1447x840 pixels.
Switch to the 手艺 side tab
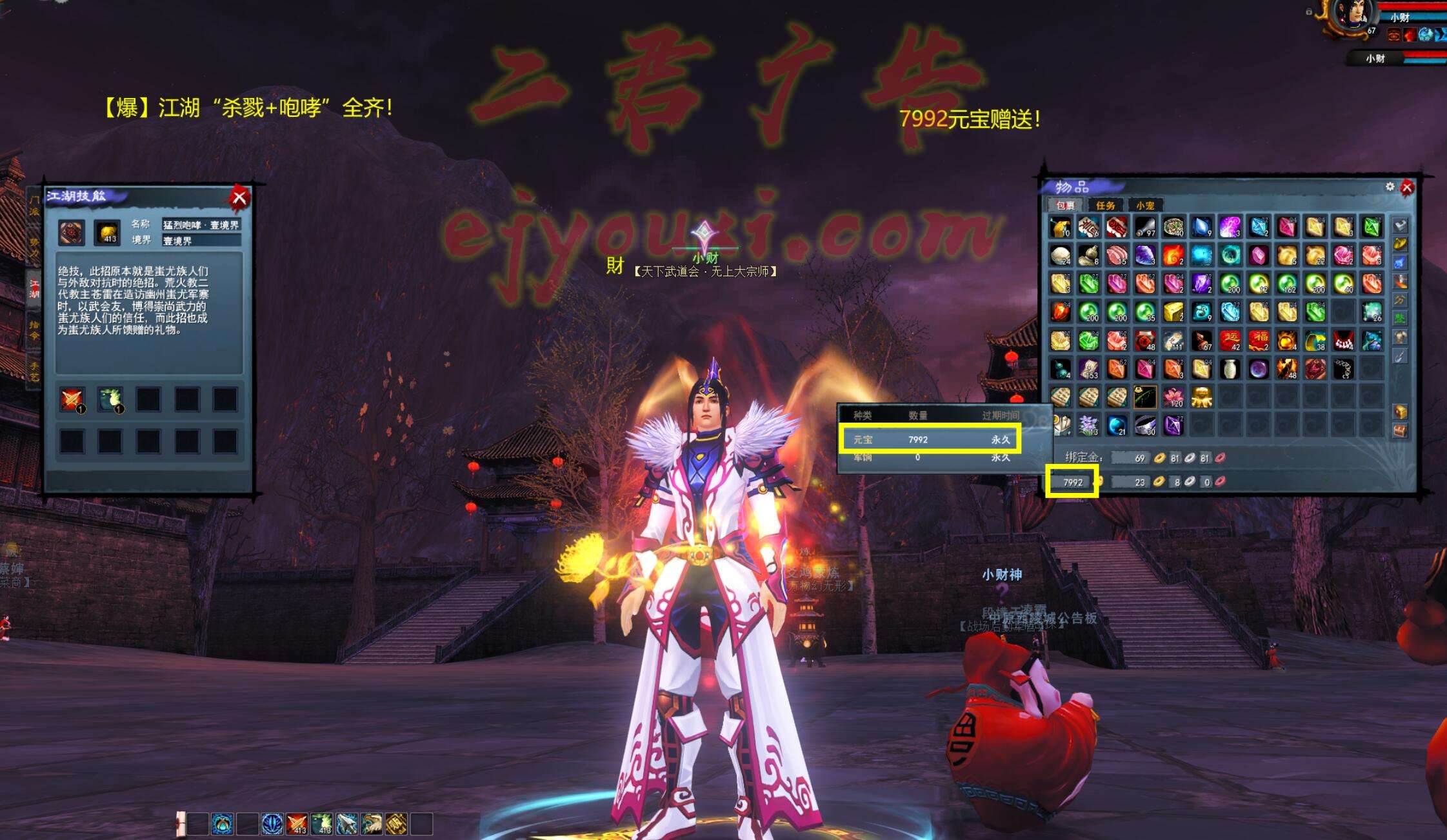click(34, 370)
